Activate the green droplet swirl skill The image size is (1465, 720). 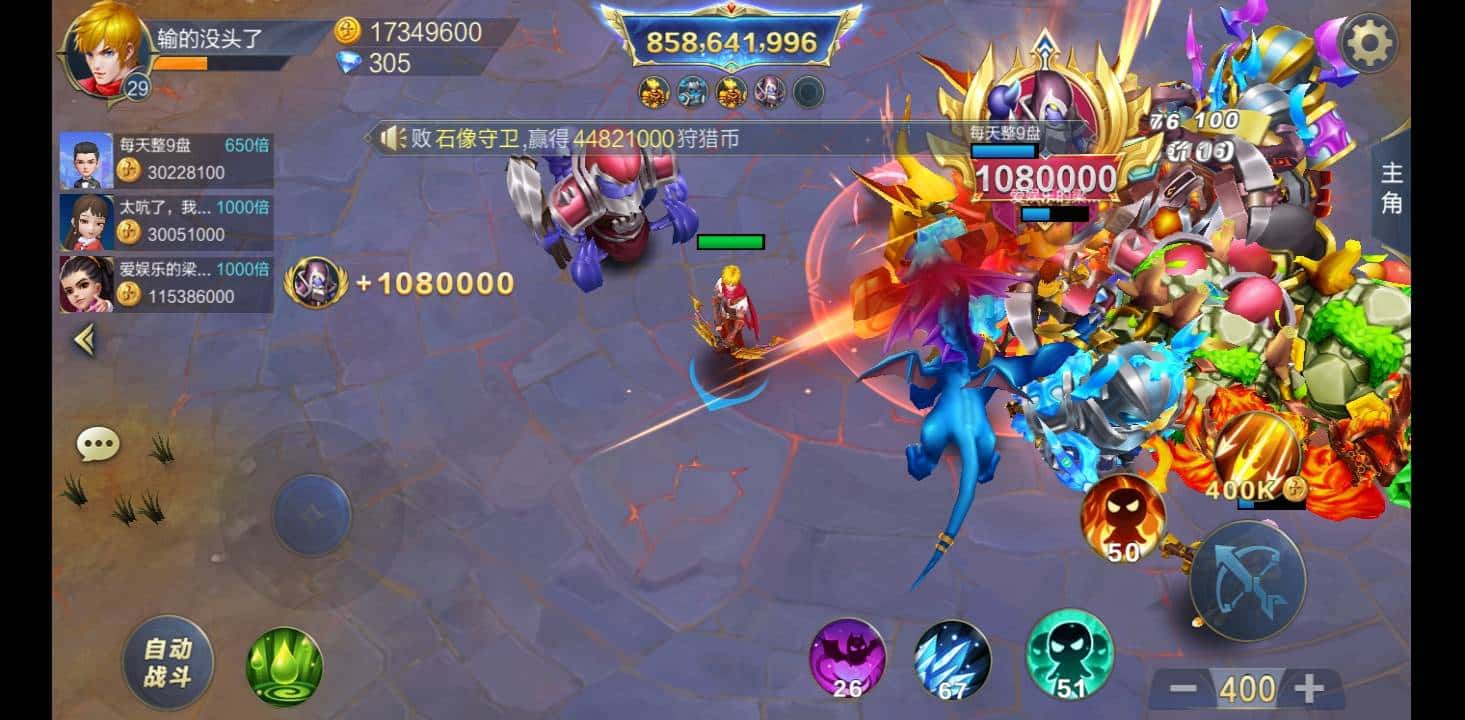coord(284,665)
